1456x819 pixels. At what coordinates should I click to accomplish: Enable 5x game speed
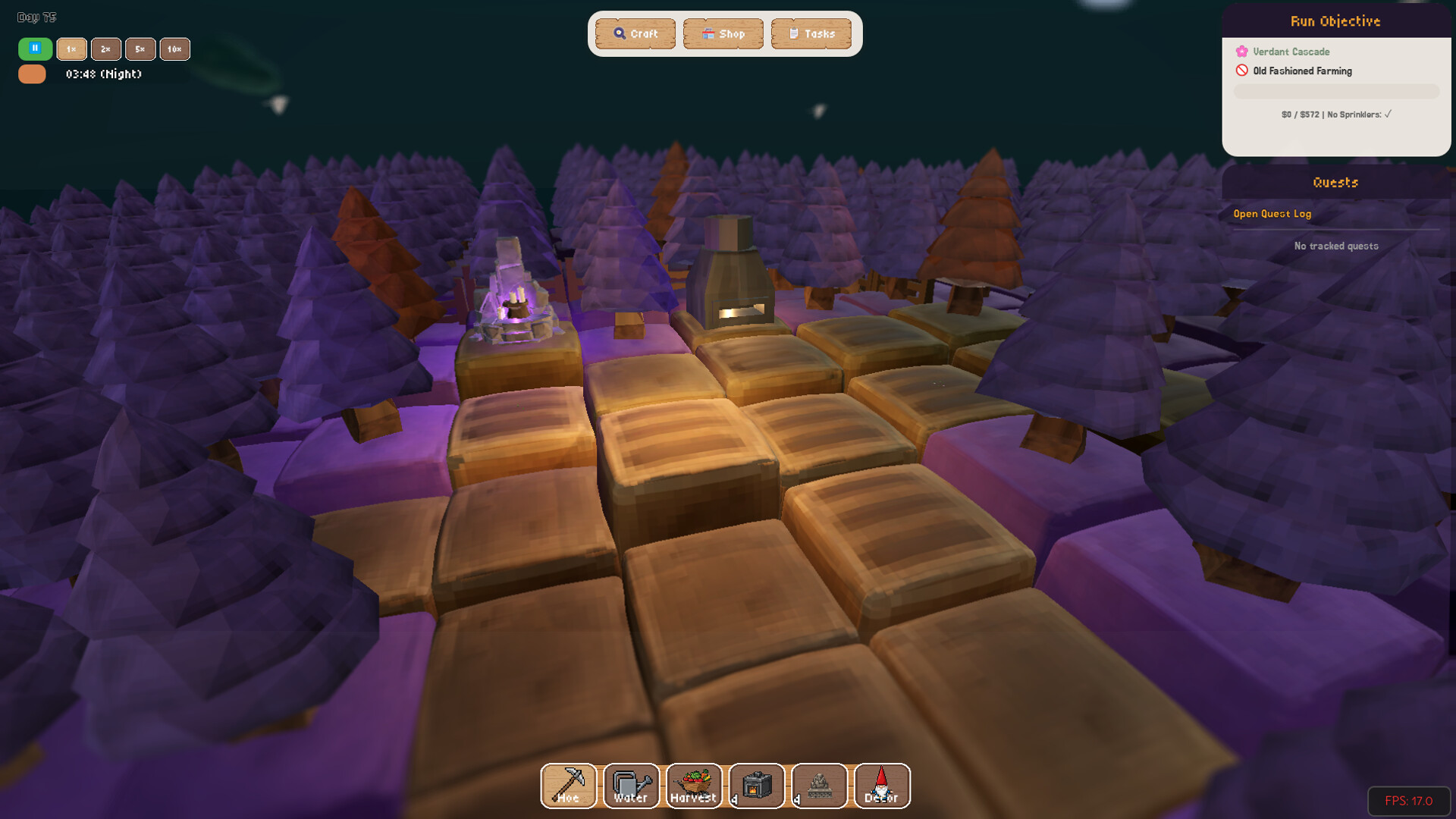pos(140,49)
